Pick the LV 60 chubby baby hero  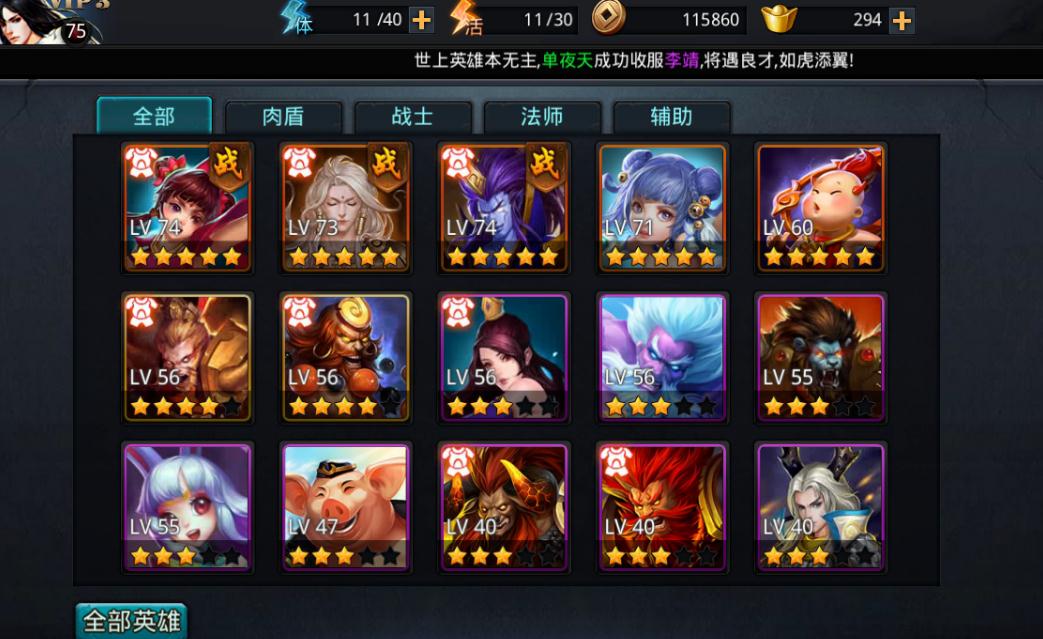coord(821,207)
